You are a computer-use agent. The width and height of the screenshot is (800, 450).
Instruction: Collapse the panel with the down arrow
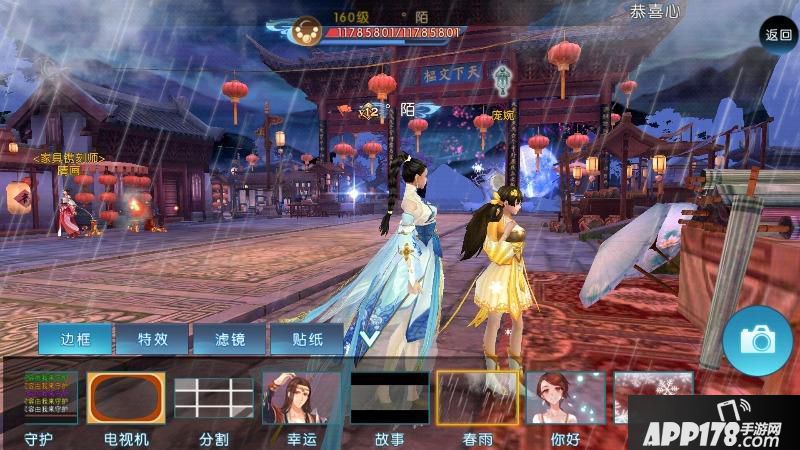[x=368, y=339]
